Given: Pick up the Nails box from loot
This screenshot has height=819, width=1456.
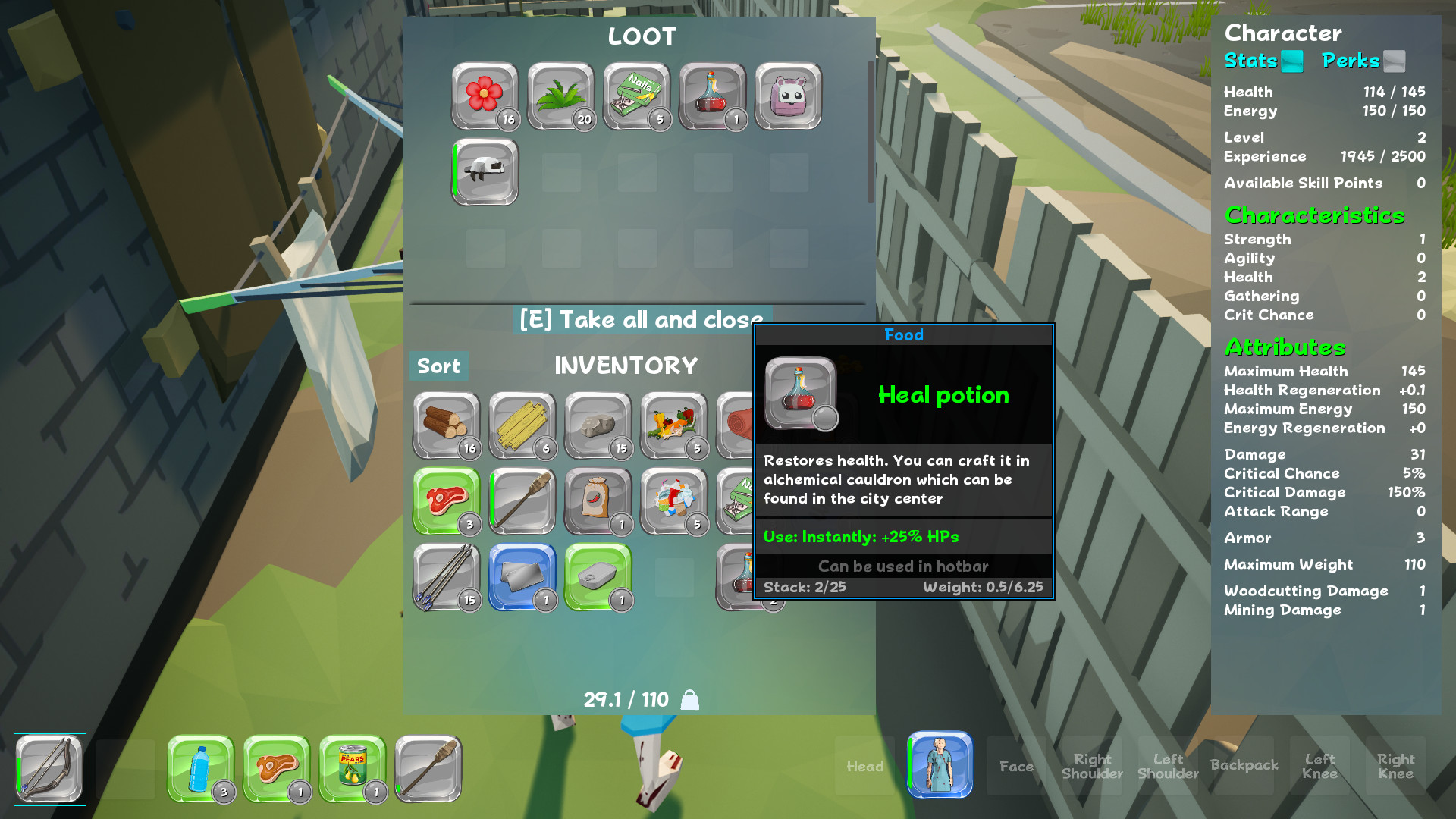Looking at the screenshot, I should click(636, 96).
